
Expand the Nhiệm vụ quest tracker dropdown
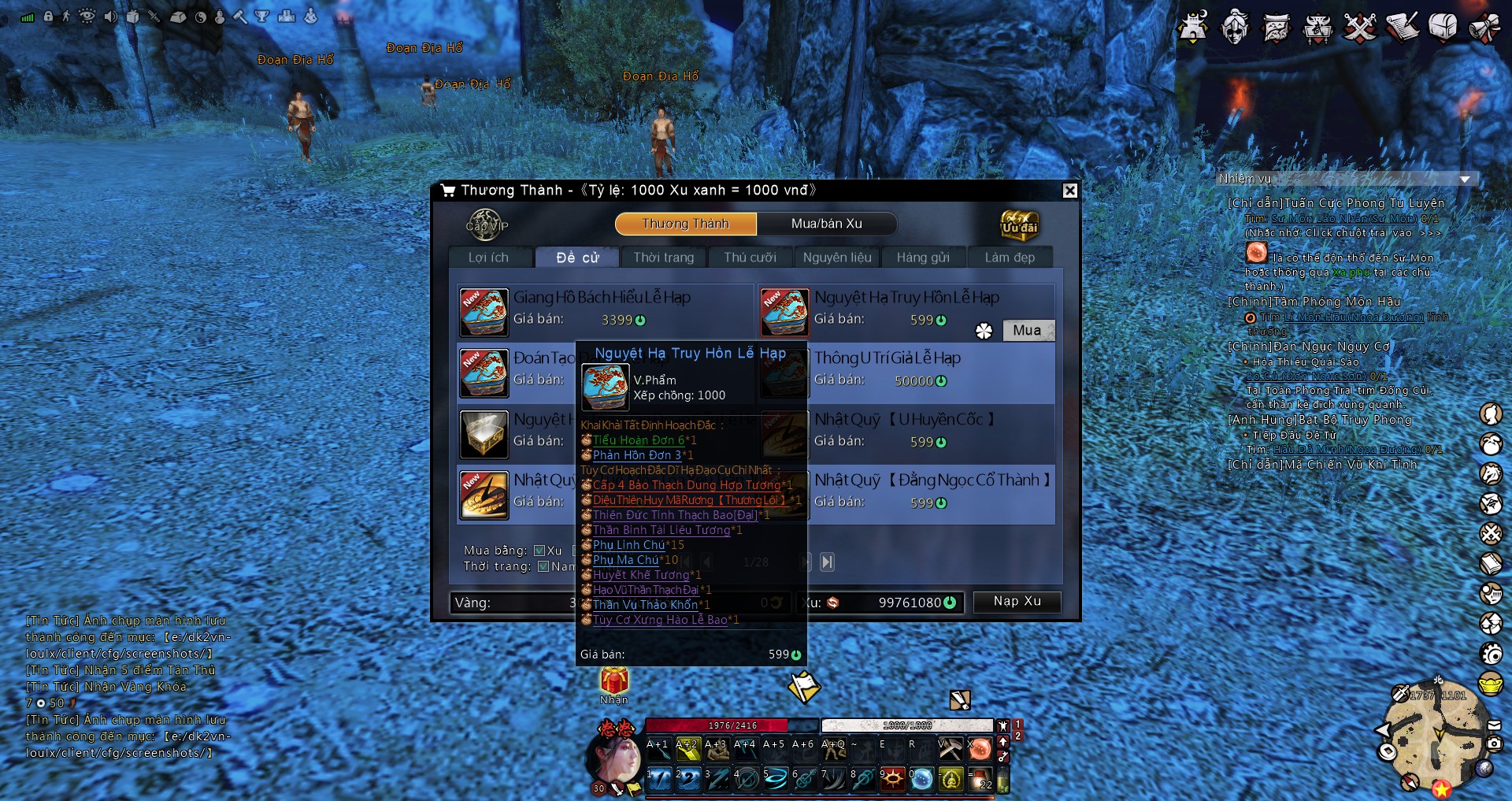[x=1465, y=180]
